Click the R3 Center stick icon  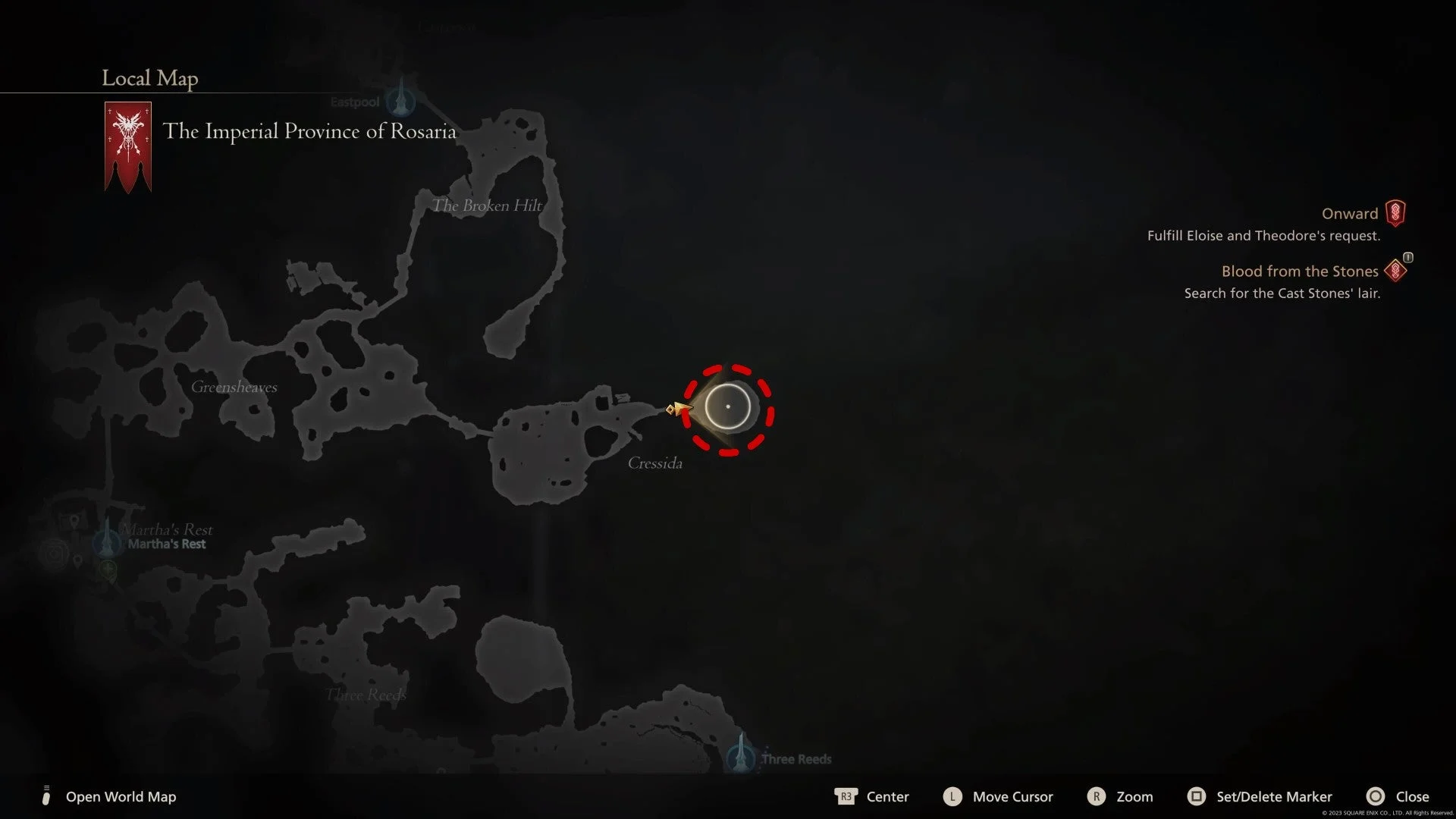click(x=847, y=797)
